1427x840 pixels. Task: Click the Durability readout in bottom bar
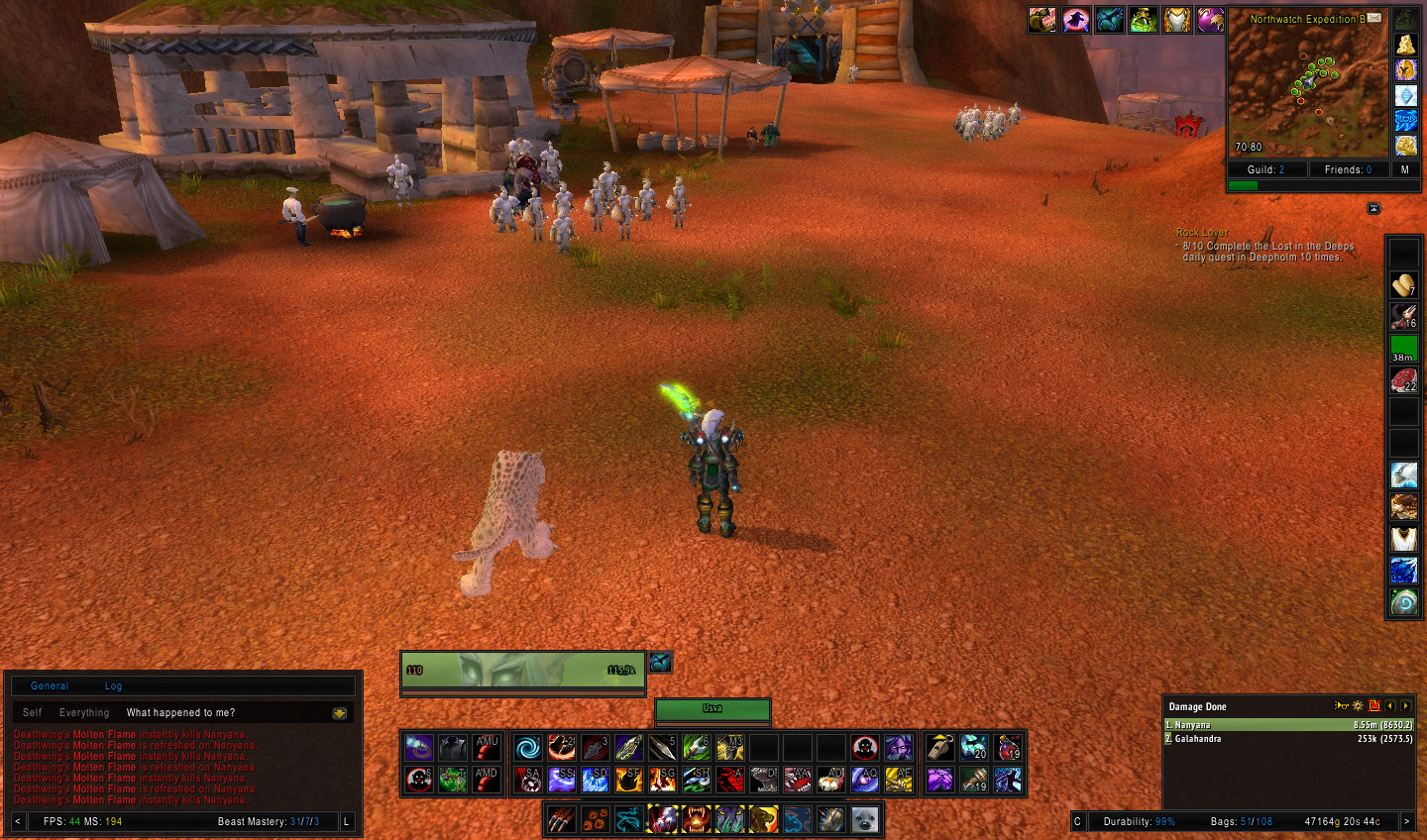[1139, 821]
